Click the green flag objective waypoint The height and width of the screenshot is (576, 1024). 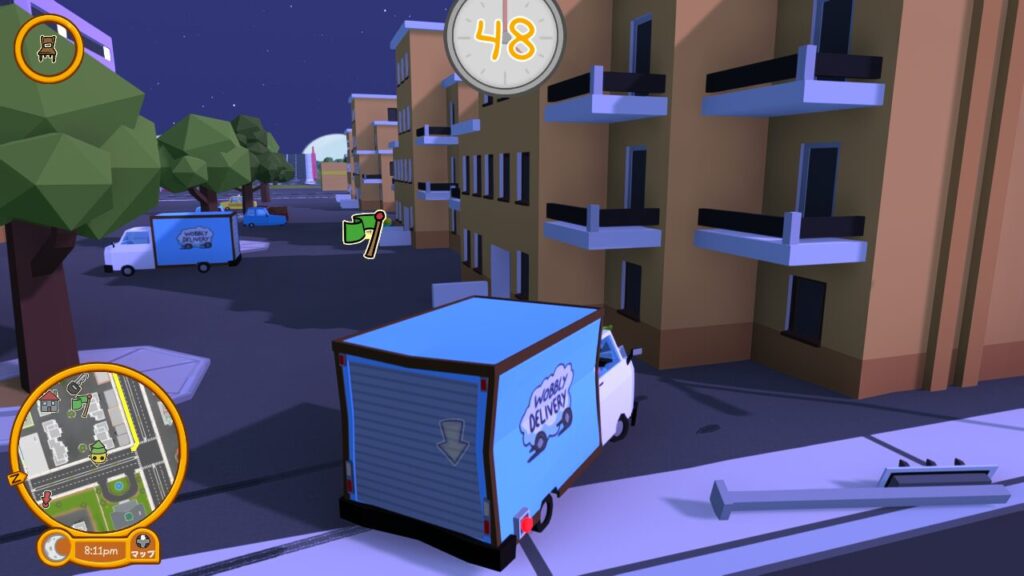362,234
